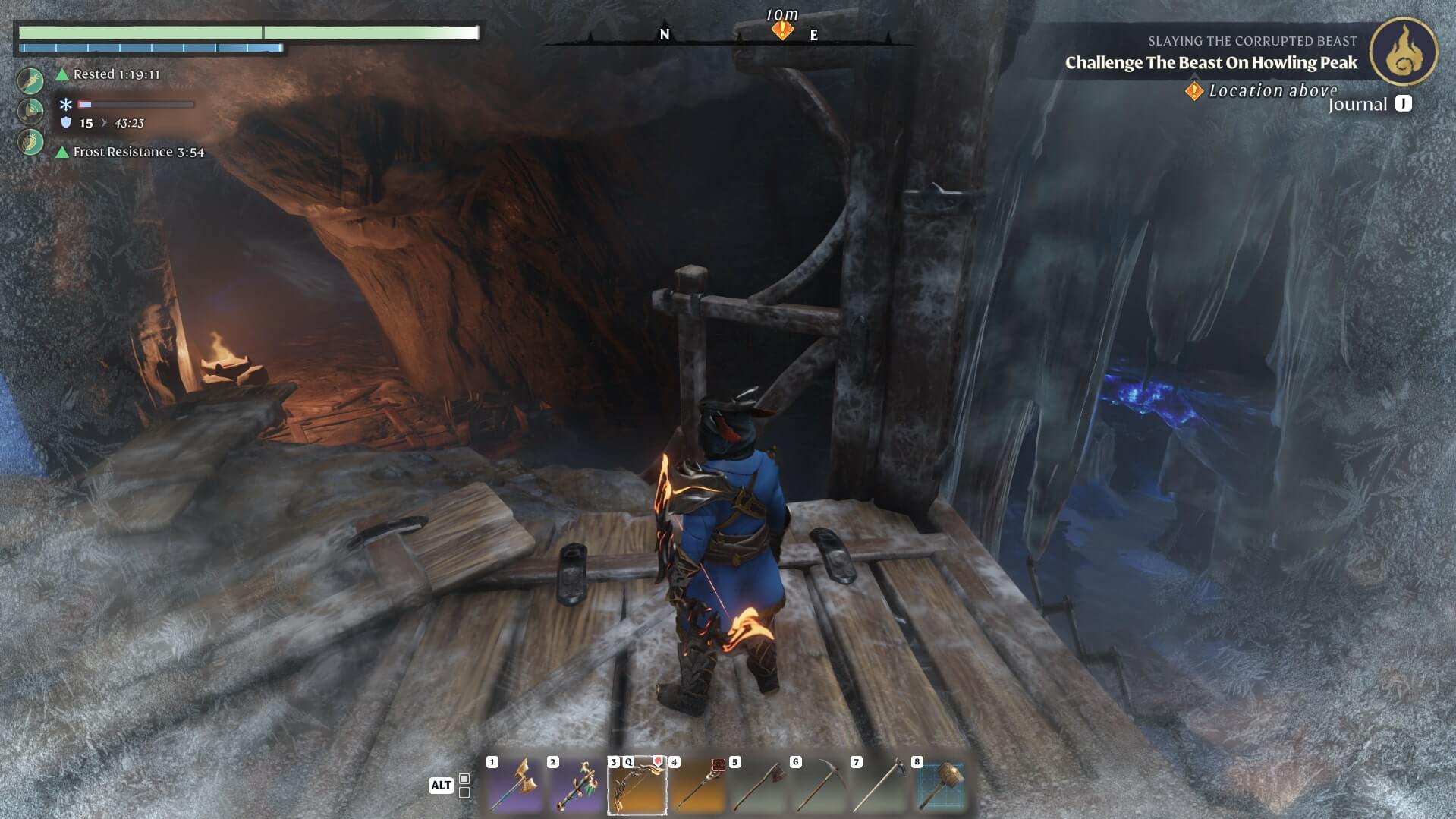Switch hotbar rows with the stacked squares indicator
Screen dimensions: 1456x819
click(x=464, y=786)
